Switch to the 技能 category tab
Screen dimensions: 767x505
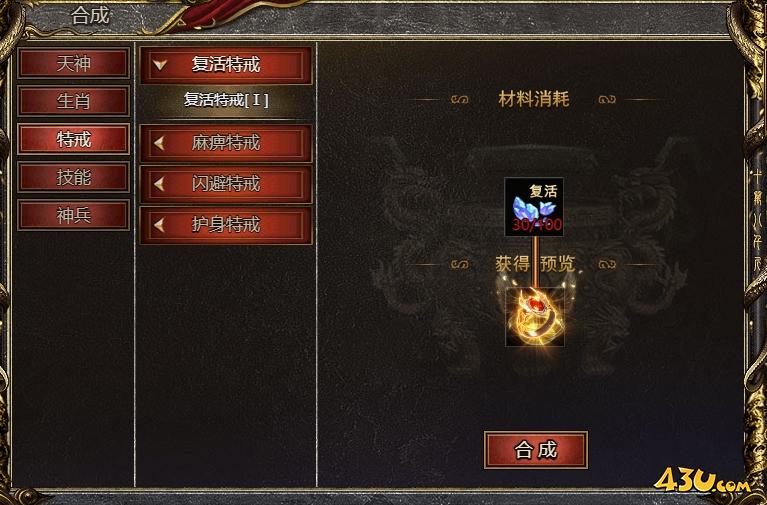[73, 177]
